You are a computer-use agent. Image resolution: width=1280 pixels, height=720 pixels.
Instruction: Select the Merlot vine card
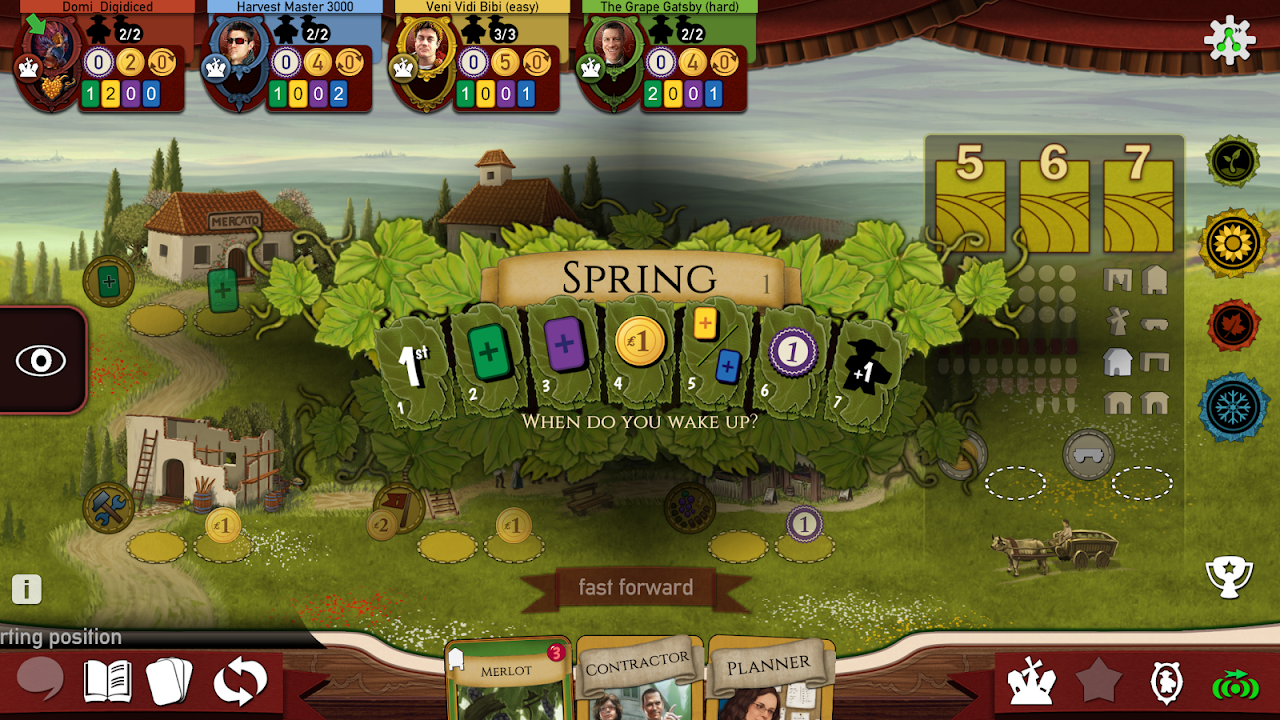(x=507, y=680)
